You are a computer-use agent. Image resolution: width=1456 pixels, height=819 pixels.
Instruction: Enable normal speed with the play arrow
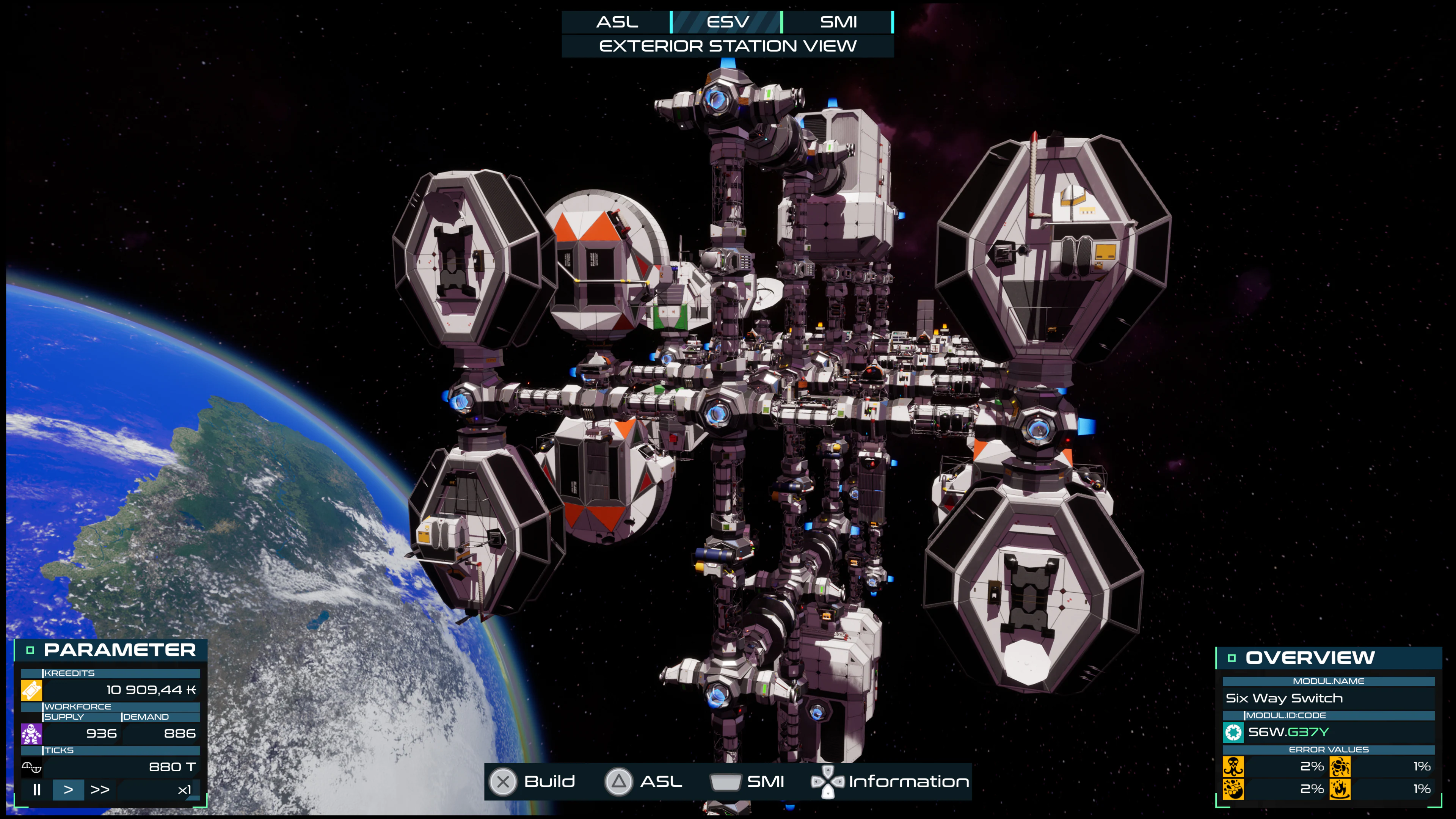[x=69, y=789]
